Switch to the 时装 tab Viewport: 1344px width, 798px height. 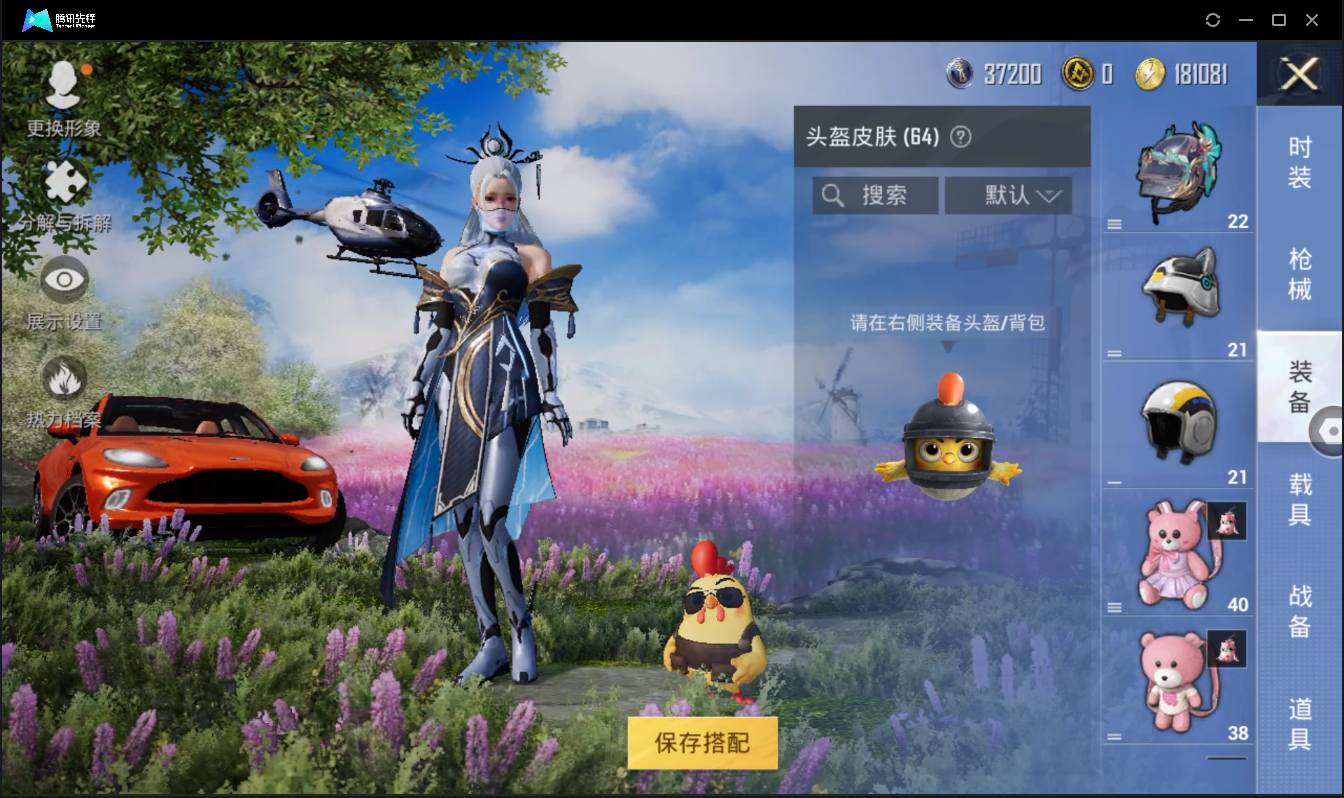click(x=1300, y=162)
